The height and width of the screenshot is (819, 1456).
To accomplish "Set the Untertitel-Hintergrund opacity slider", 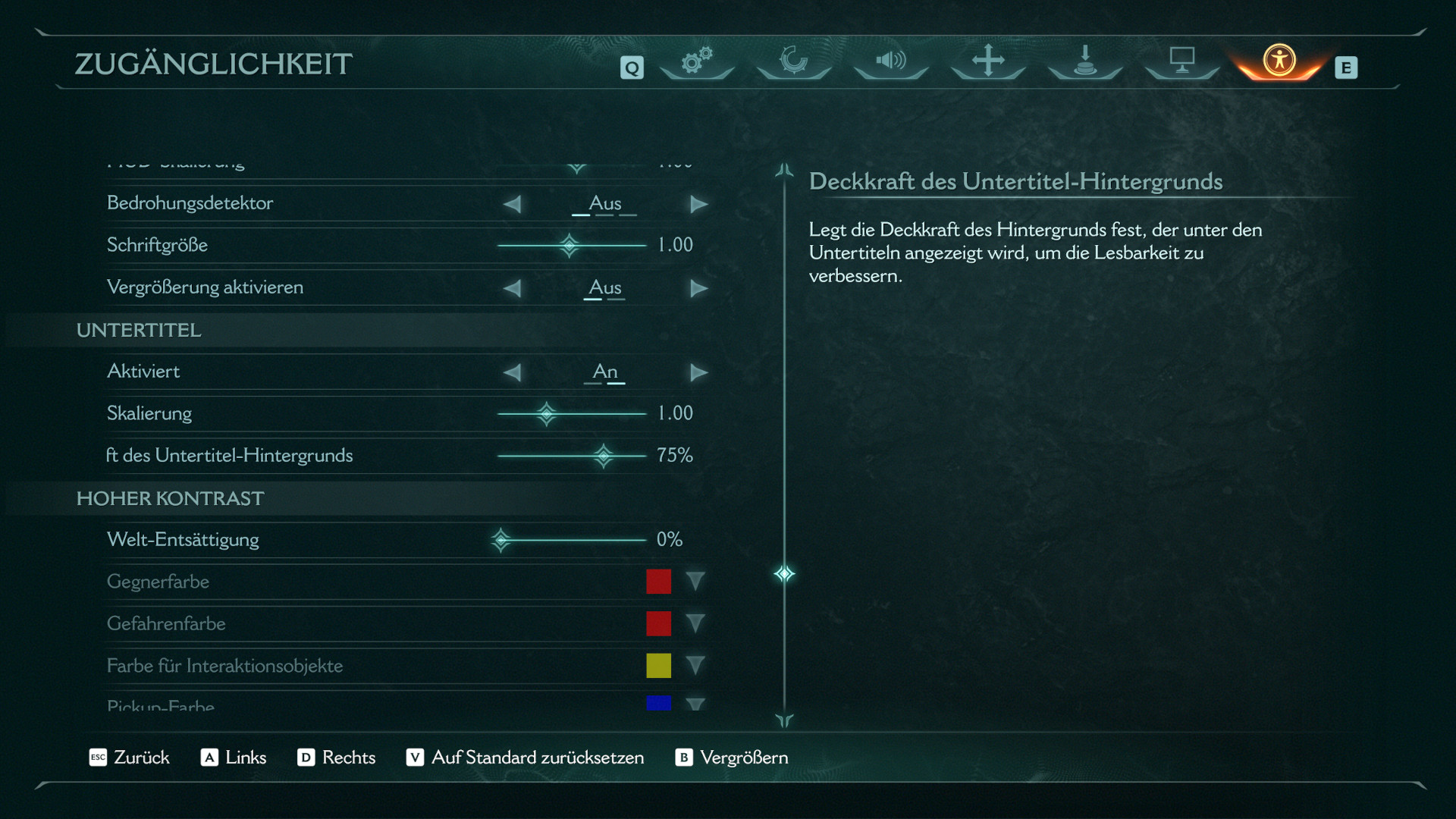I will pyautogui.click(x=604, y=456).
